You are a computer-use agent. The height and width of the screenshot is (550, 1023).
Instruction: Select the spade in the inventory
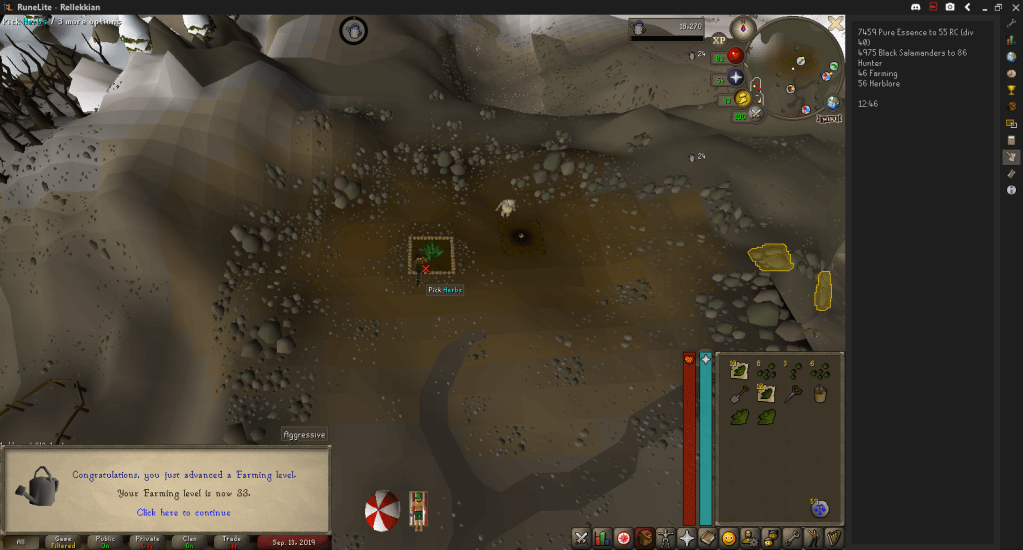pyautogui.click(x=738, y=395)
